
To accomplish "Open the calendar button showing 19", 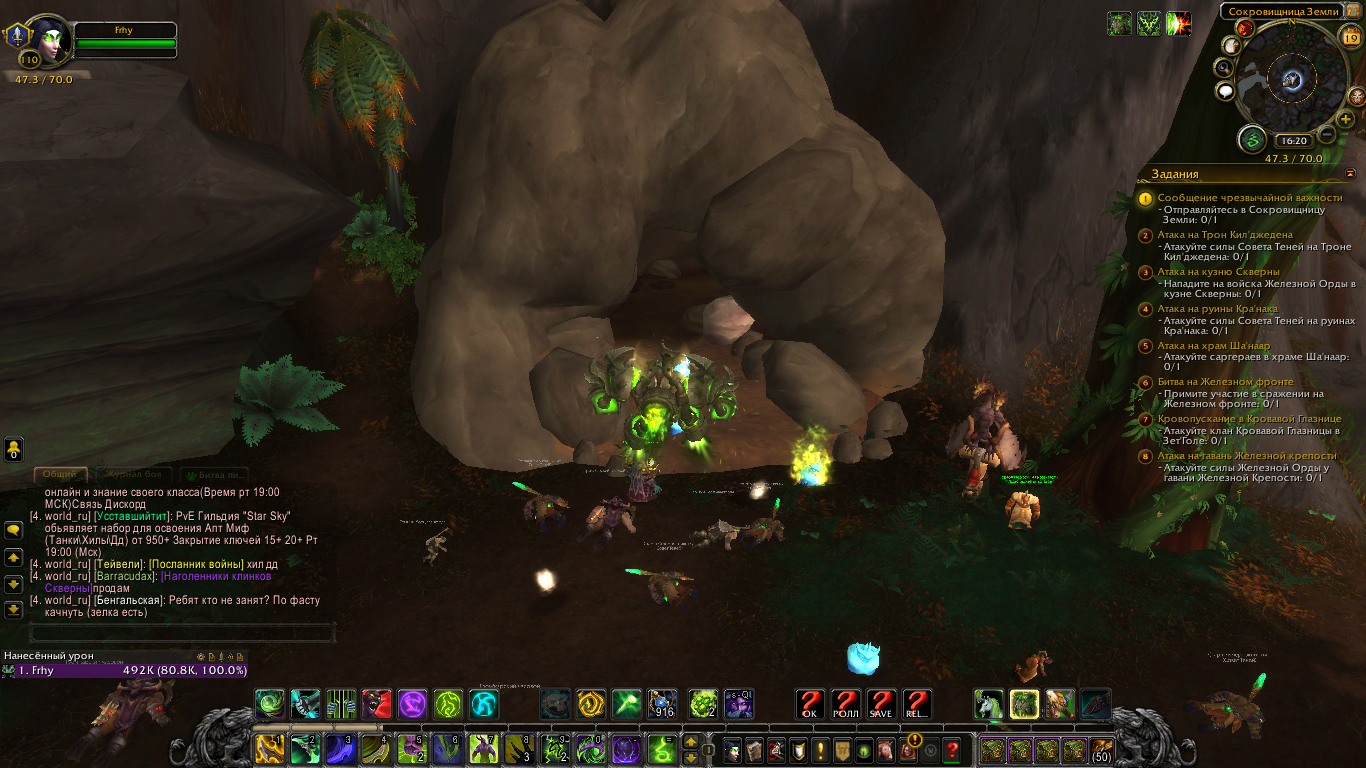I will [1350, 39].
